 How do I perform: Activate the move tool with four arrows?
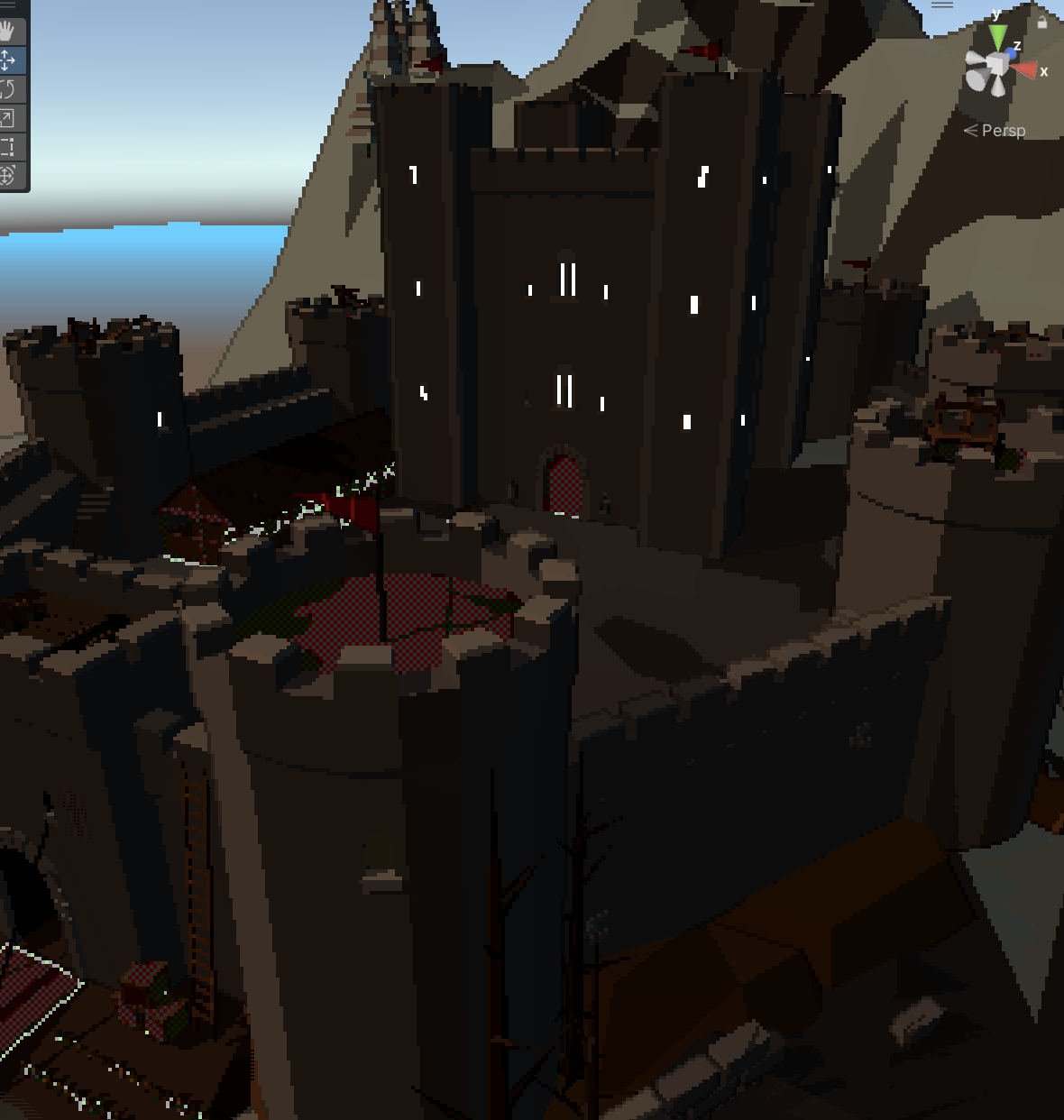(8, 60)
